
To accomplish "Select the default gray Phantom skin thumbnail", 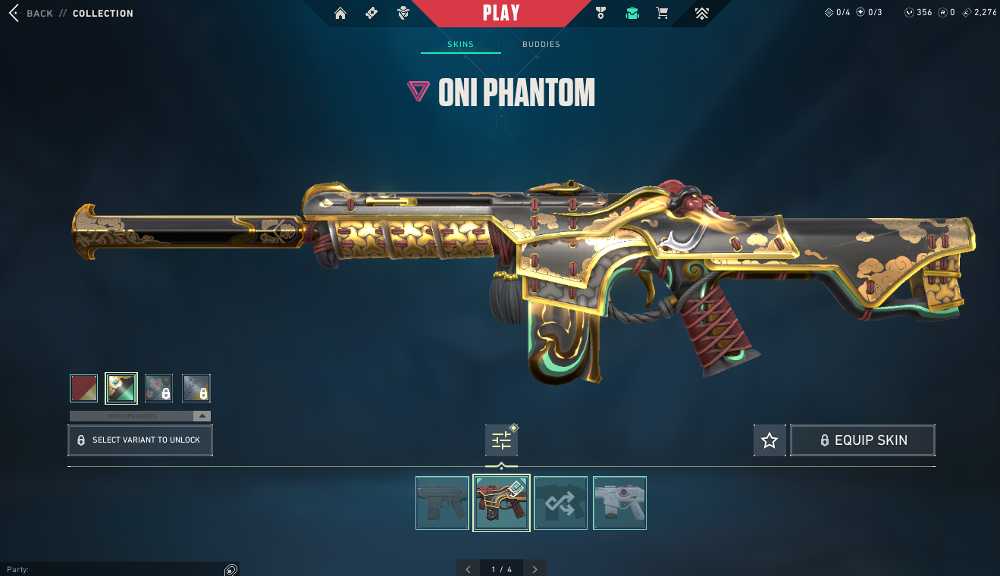I will pyautogui.click(x=442, y=502).
